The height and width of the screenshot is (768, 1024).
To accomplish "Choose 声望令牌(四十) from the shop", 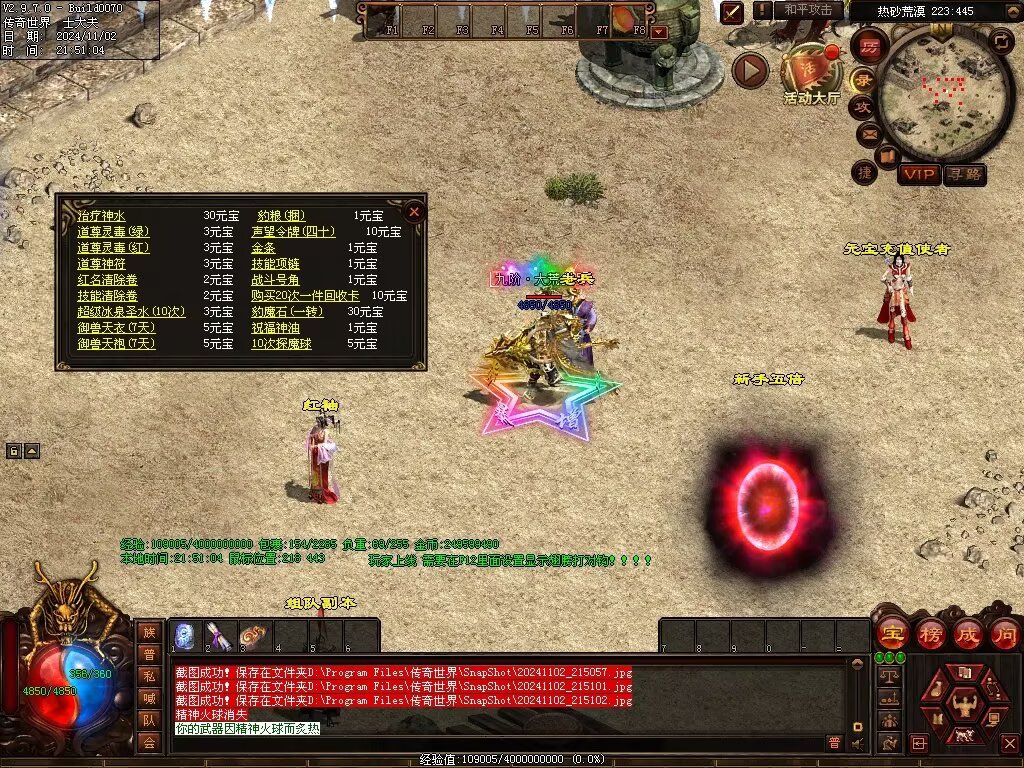I will coord(293,232).
